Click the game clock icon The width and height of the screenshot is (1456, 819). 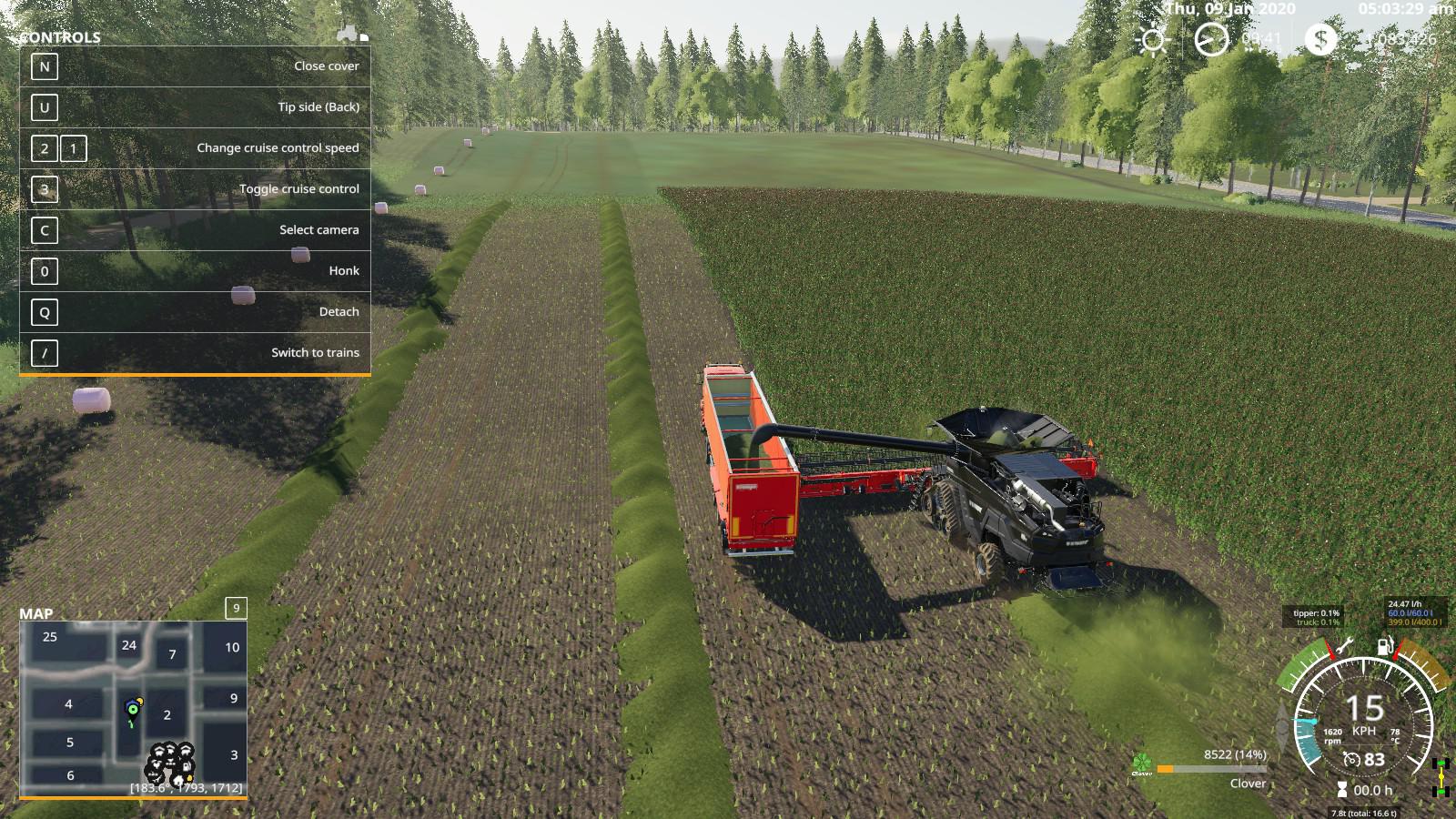pos(1211,40)
